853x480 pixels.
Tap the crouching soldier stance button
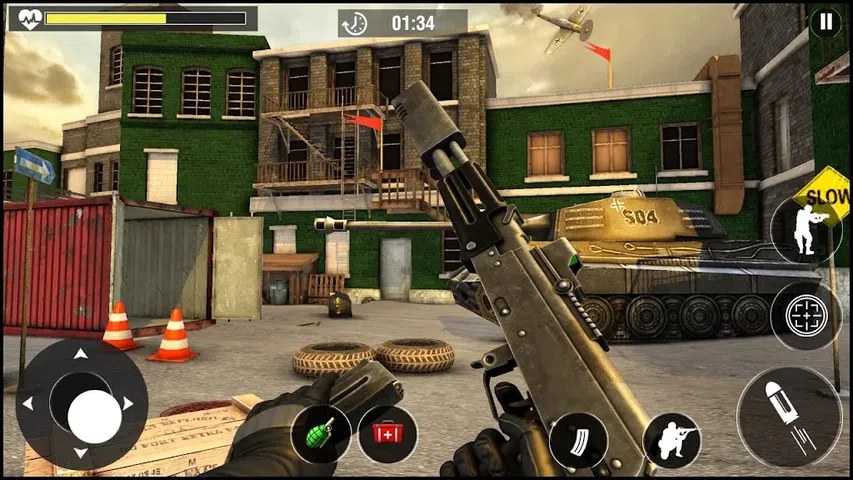pyautogui.click(x=671, y=440)
